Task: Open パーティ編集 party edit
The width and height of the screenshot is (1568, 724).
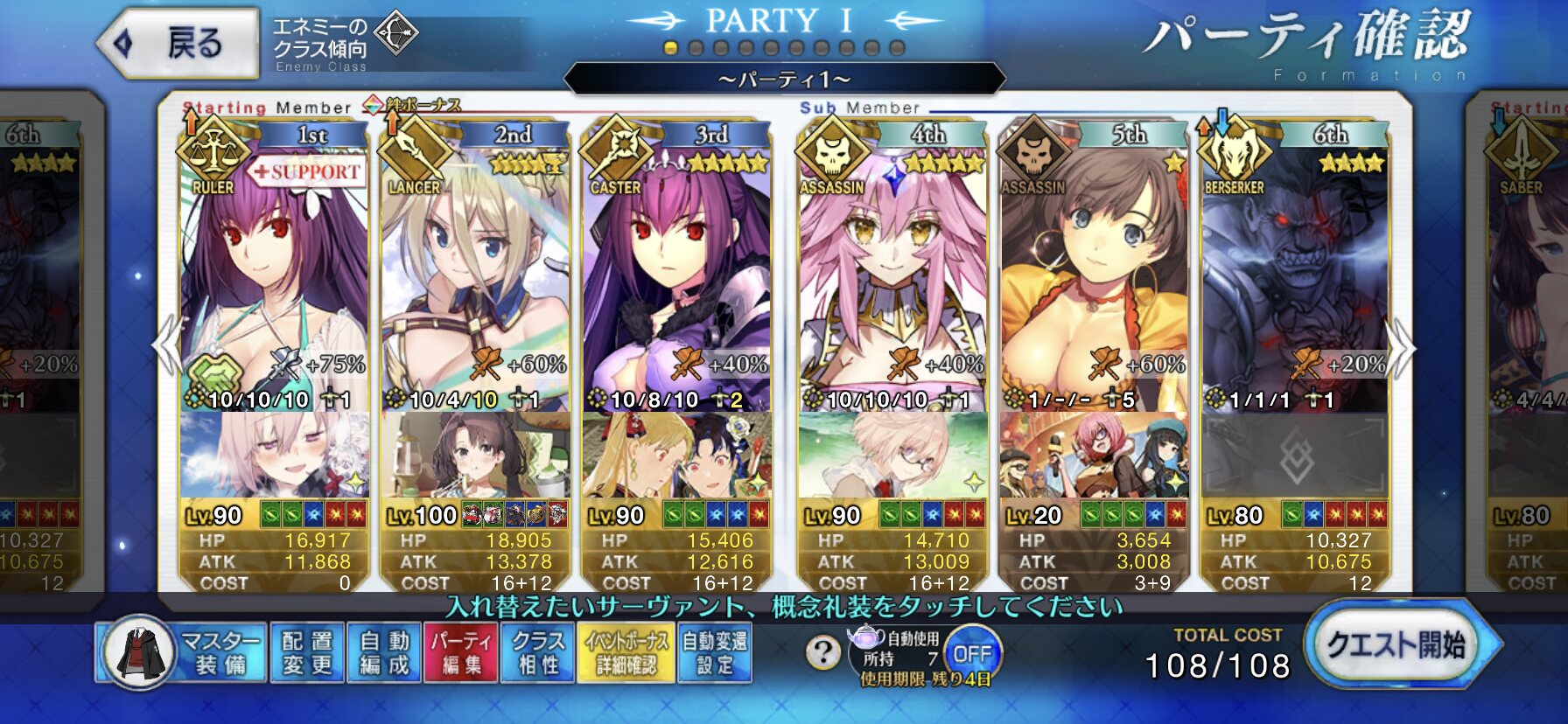Action: tap(460, 652)
